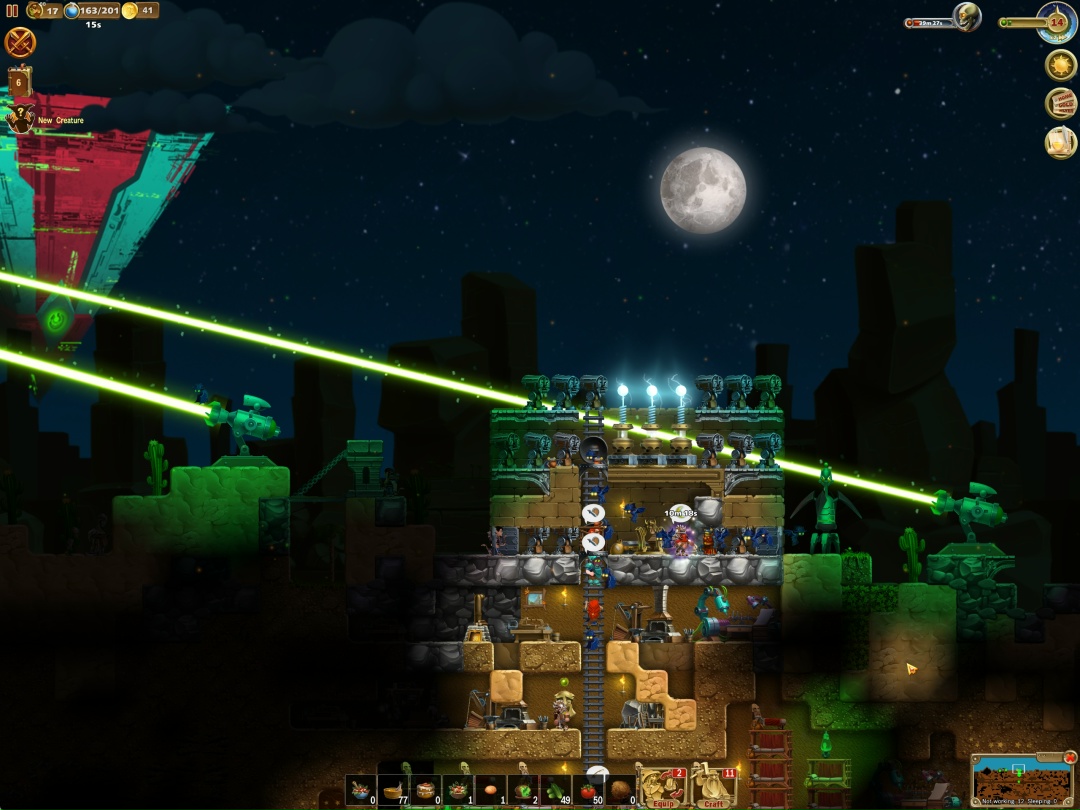Image resolution: width=1080 pixels, height=810 pixels.
Task: Toggle the crossed swords battle mode
Action: (x=20, y=42)
